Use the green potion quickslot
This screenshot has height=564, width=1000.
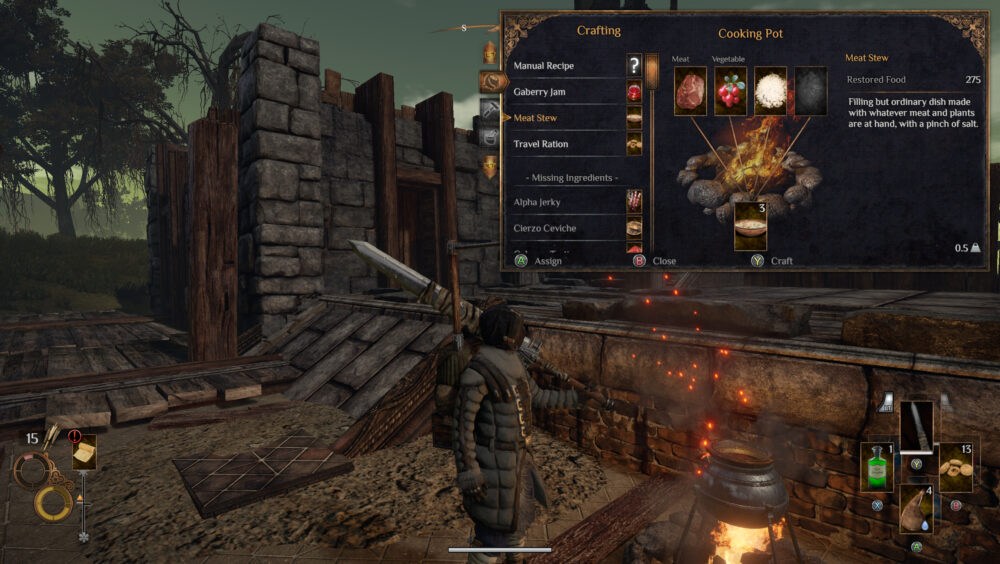coord(877,467)
